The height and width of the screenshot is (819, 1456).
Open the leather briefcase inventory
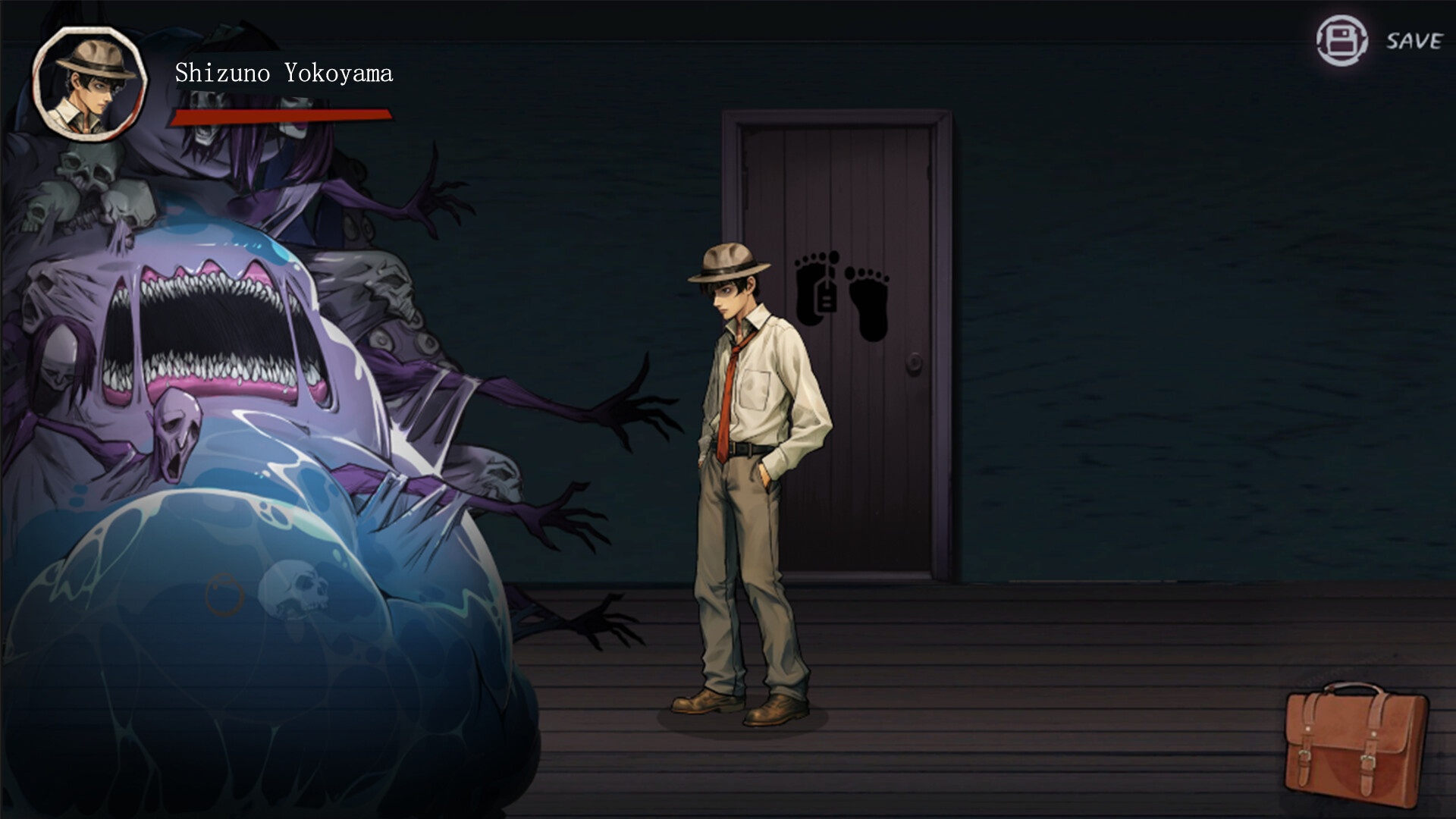pos(1356,744)
